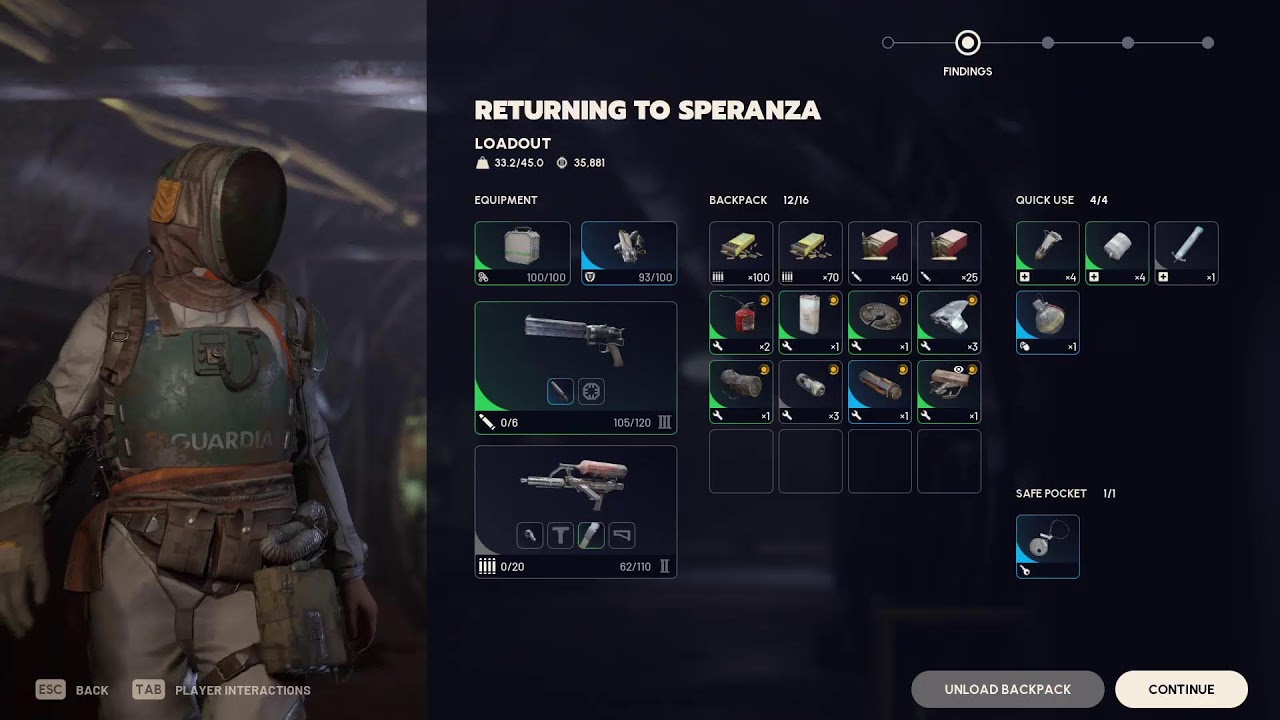Select the yellow ammo box with x70
The height and width of the screenshot is (720, 1280).
click(810, 253)
